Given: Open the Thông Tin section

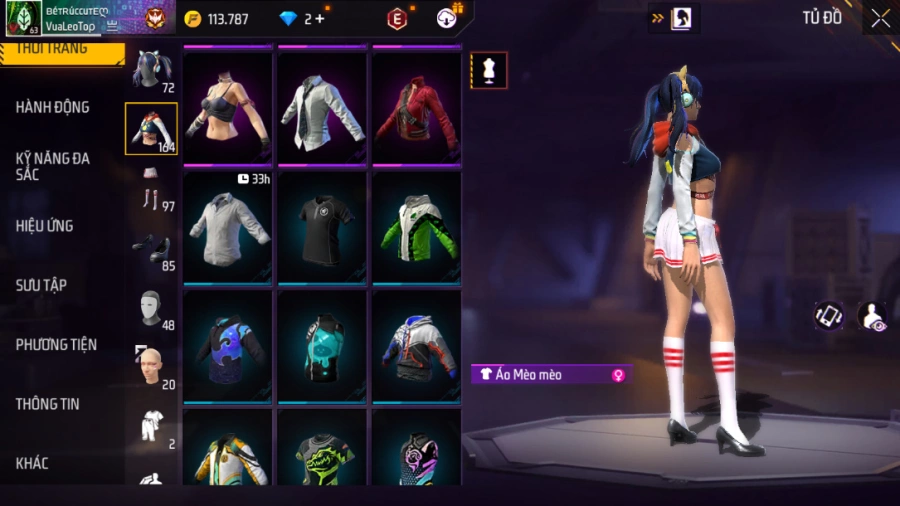Looking at the screenshot, I should 48,404.
